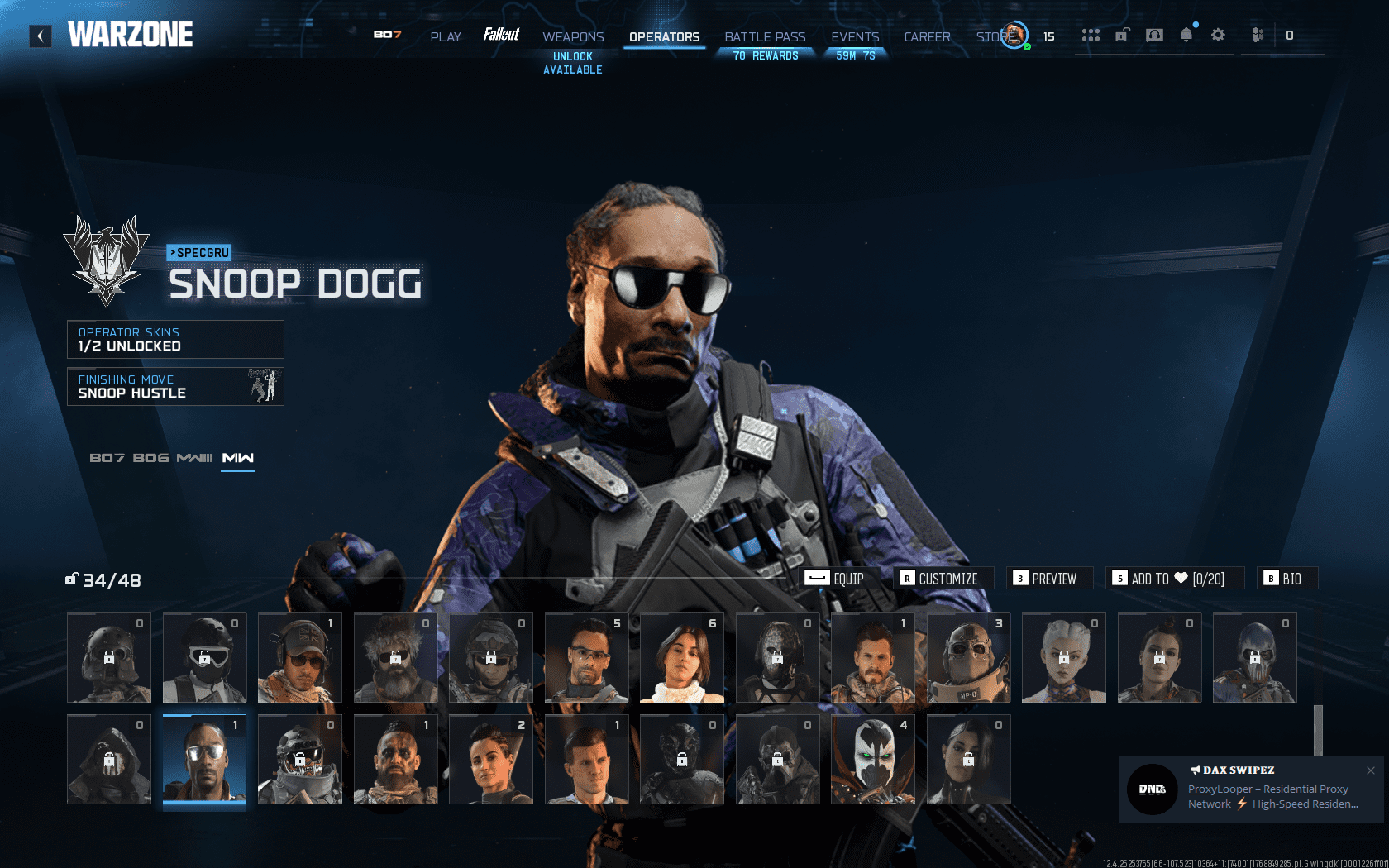Open Snoop Dogg's Bio

pyautogui.click(x=1287, y=578)
